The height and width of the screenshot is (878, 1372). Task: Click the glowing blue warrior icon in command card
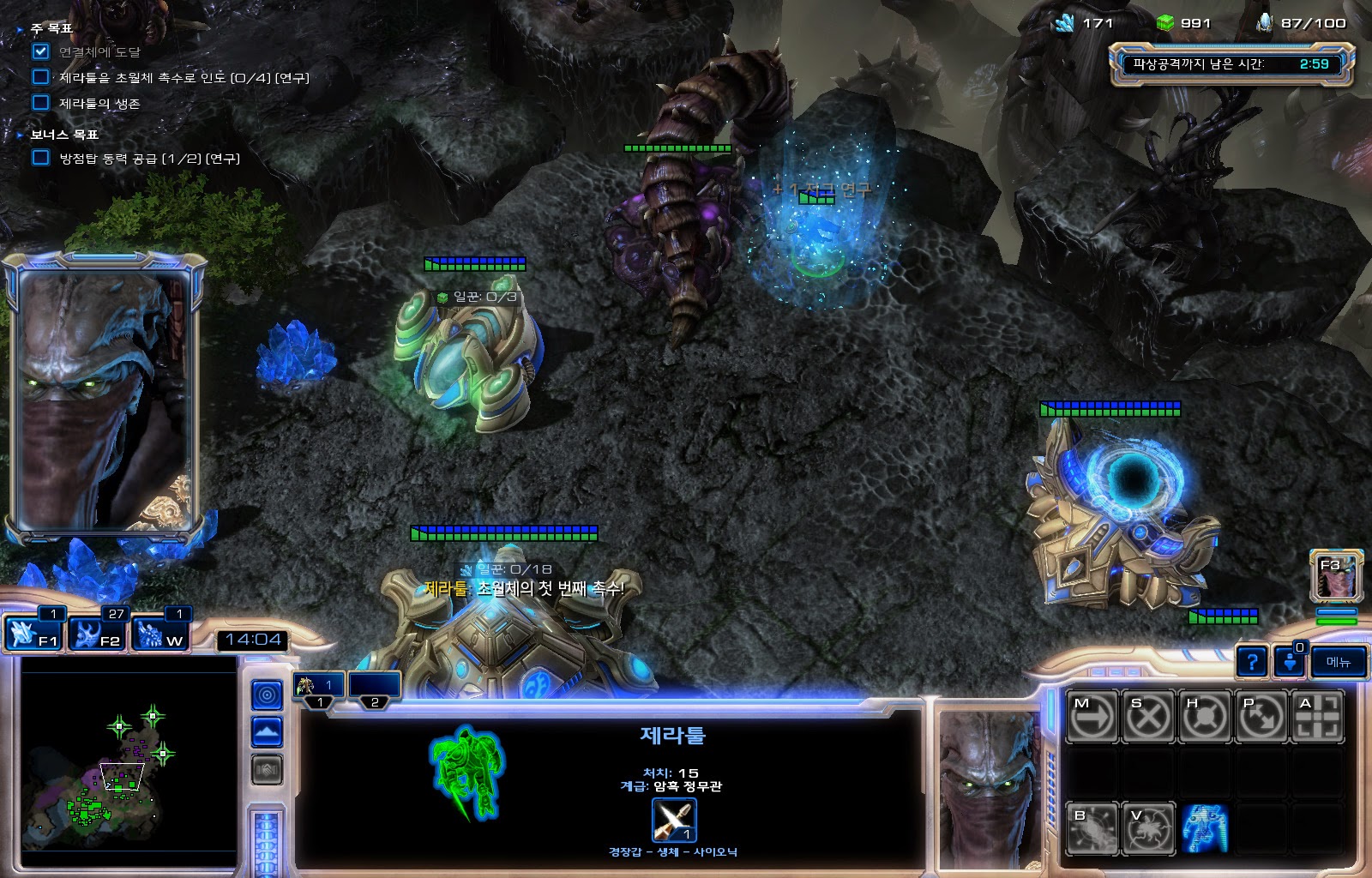[1205, 829]
